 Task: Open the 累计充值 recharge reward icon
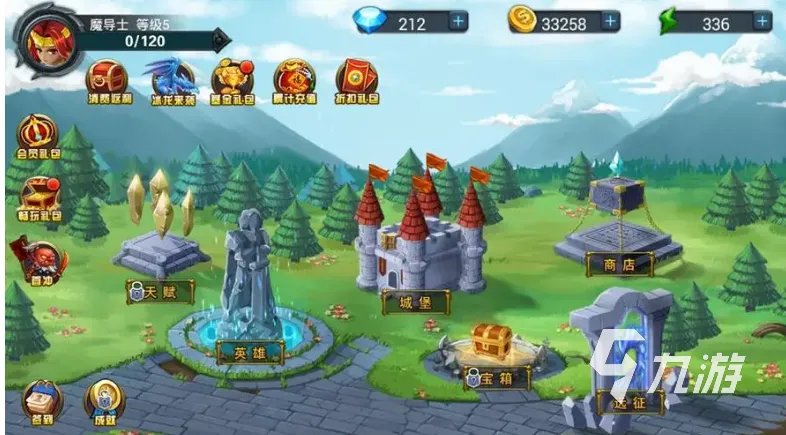tap(294, 82)
